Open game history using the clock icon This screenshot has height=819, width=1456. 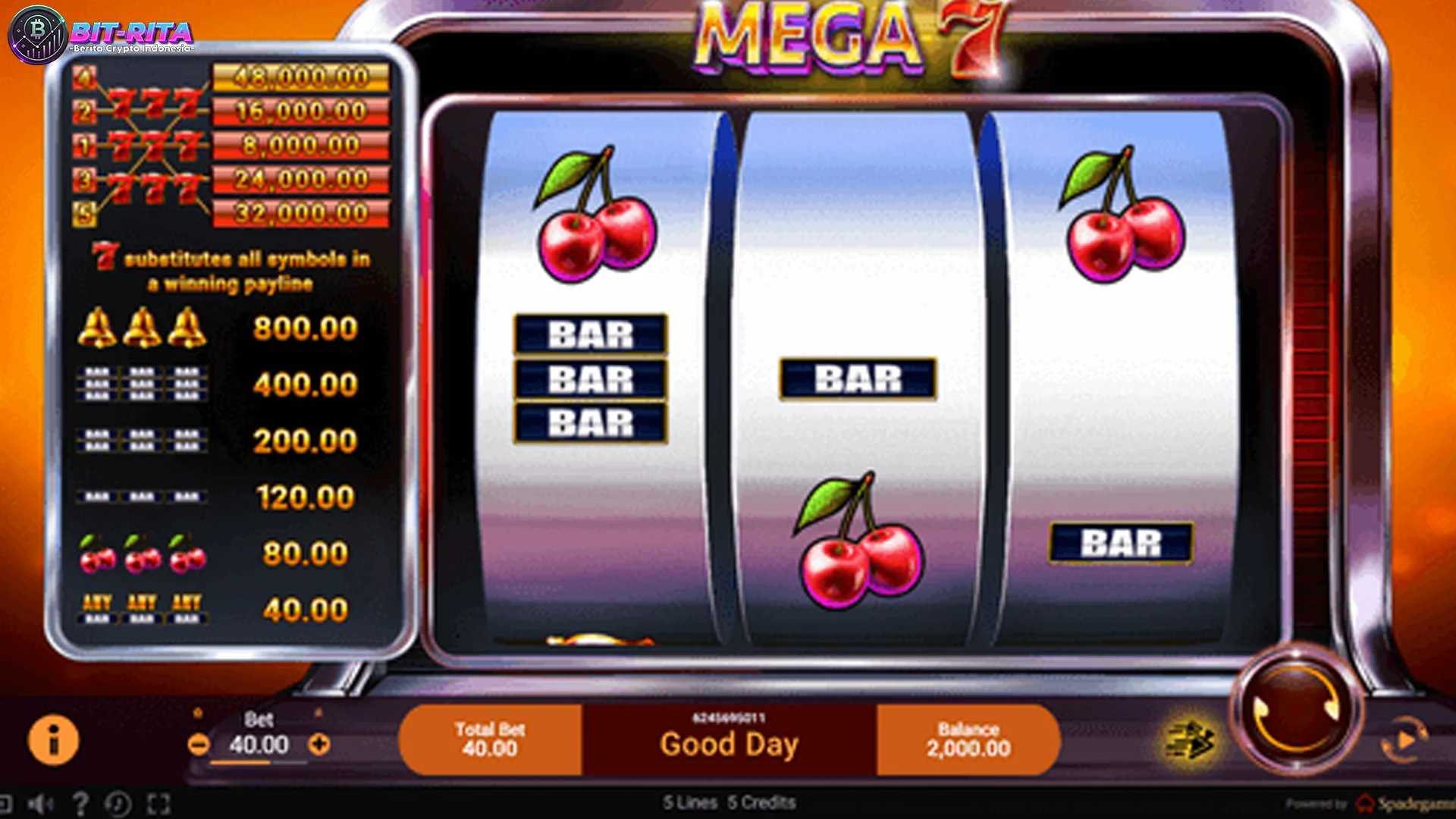[x=118, y=802]
